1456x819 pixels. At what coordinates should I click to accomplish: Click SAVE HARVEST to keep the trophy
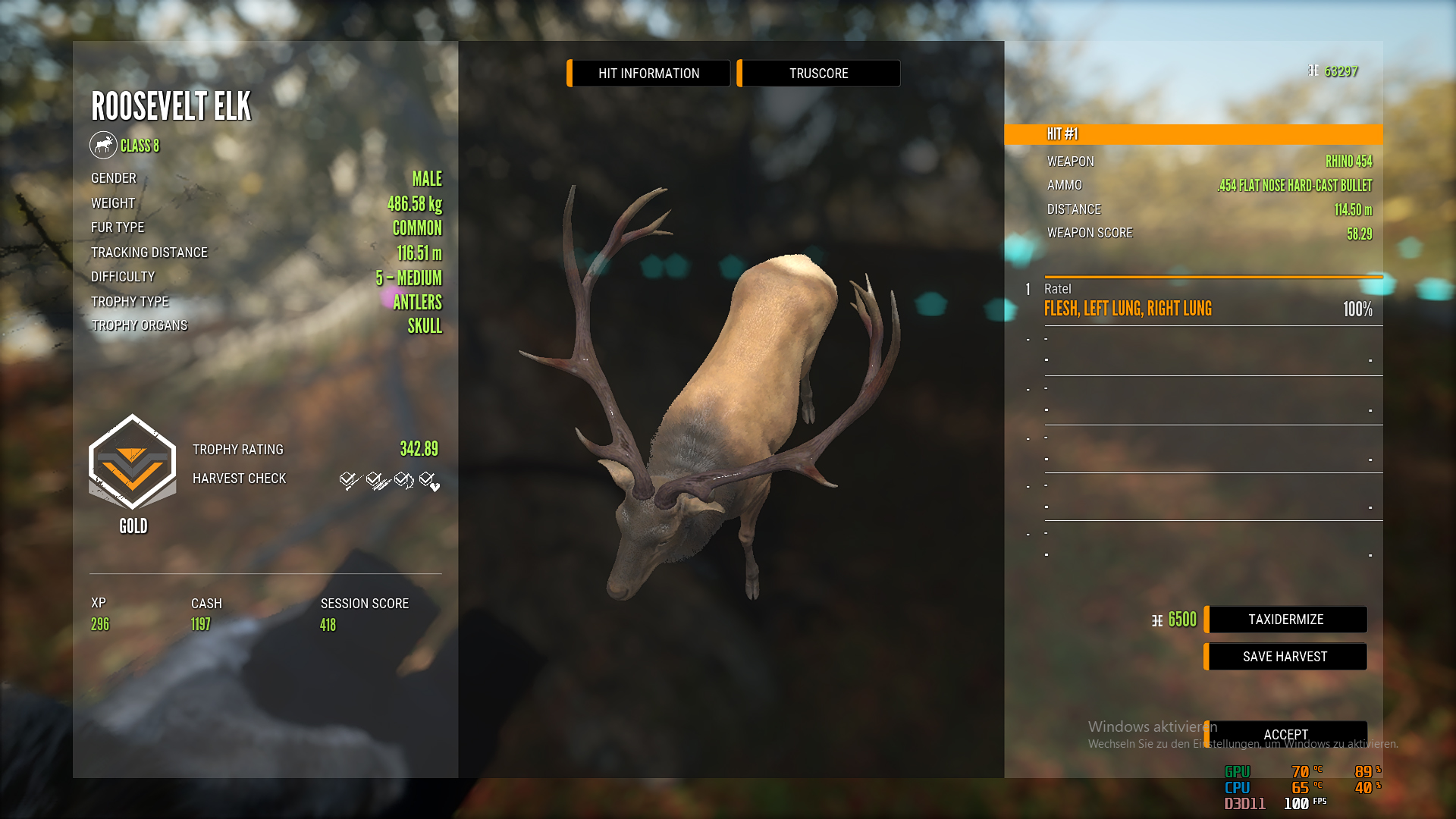pyautogui.click(x=1285, y=656)
